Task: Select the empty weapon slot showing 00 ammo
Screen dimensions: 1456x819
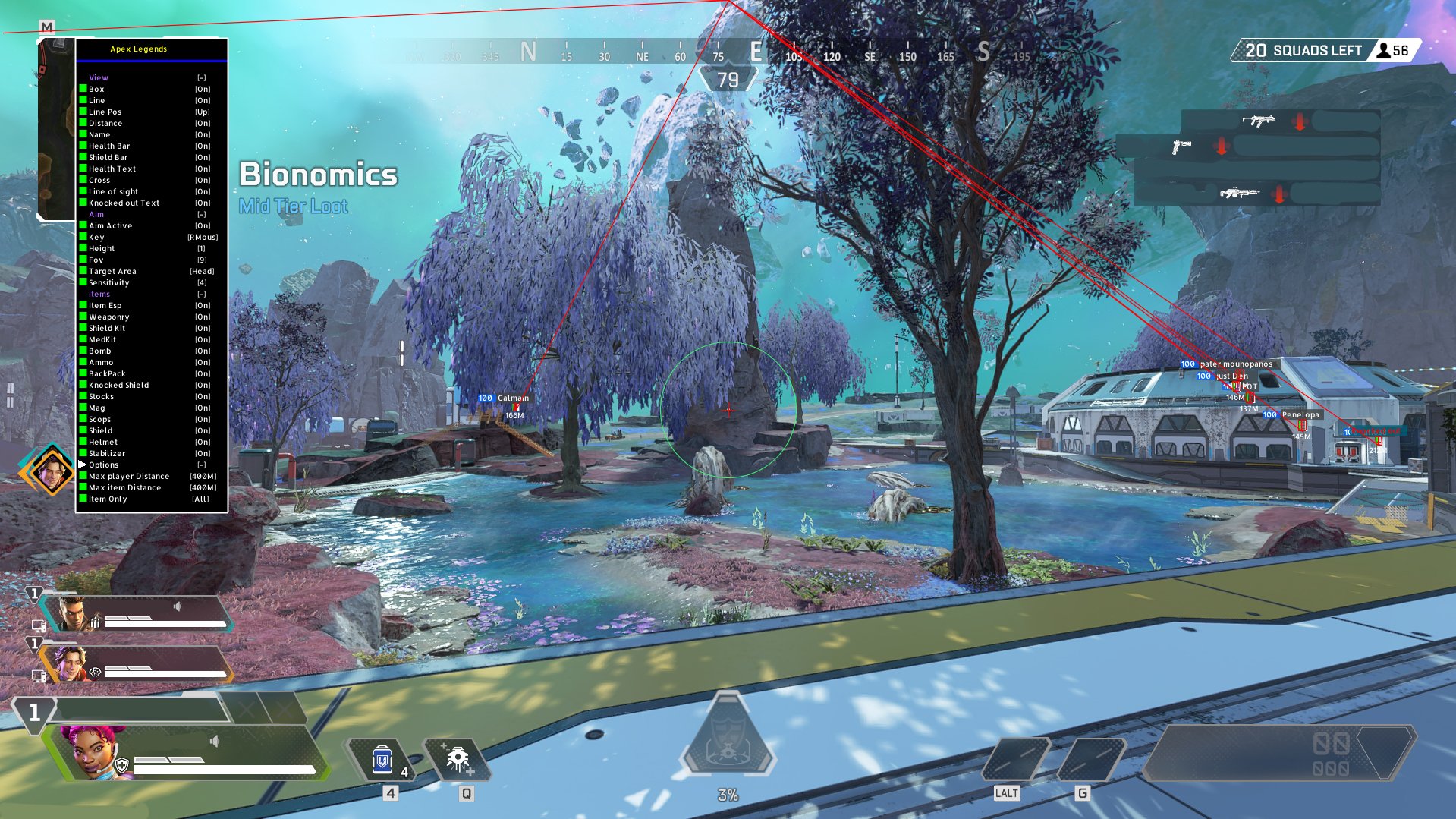Action: point(1278,753)
